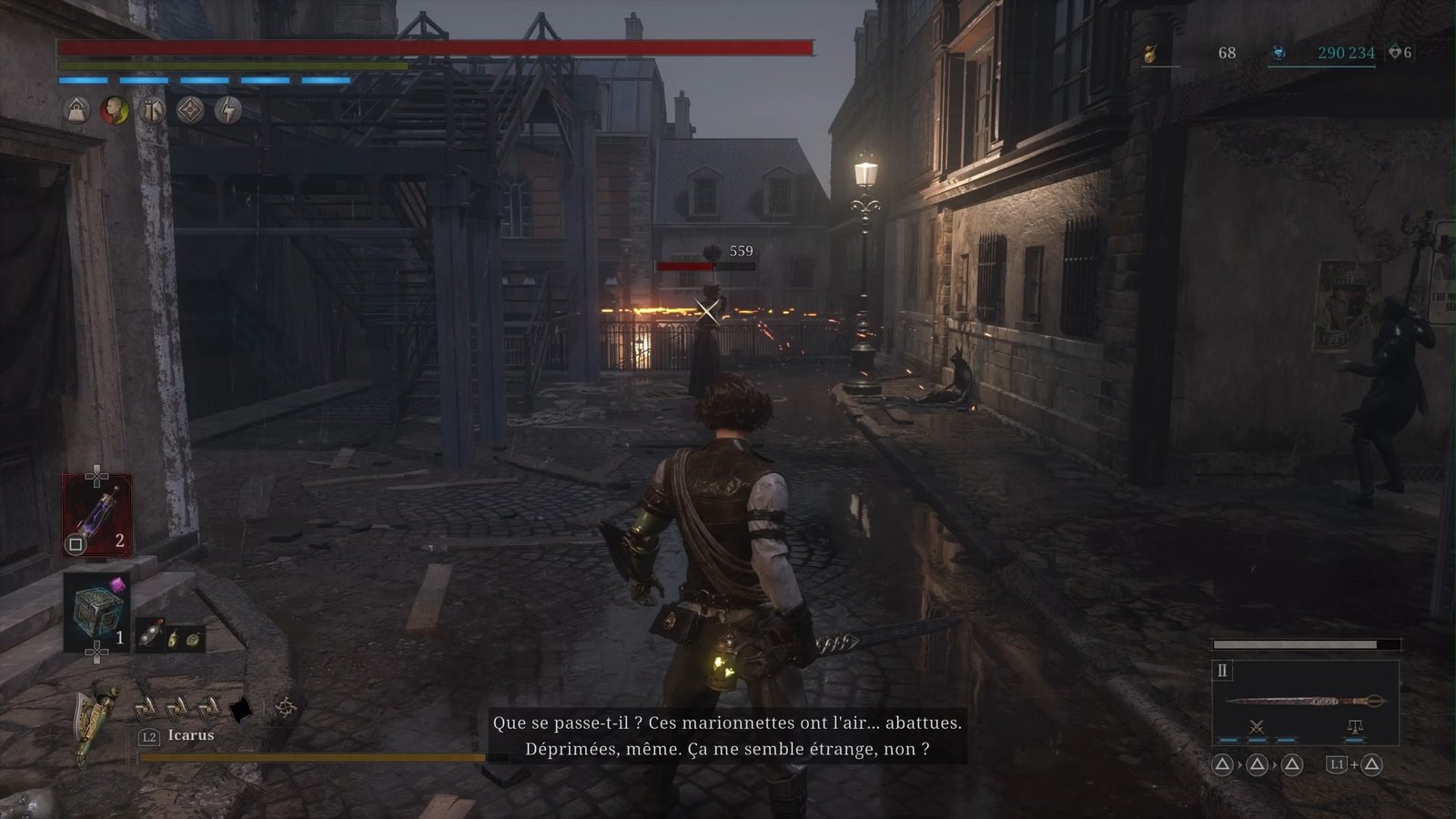Screen dimensions: 1456x819
Task: Click the diamond-shaped status buff icon
Action: coord(189,111)
